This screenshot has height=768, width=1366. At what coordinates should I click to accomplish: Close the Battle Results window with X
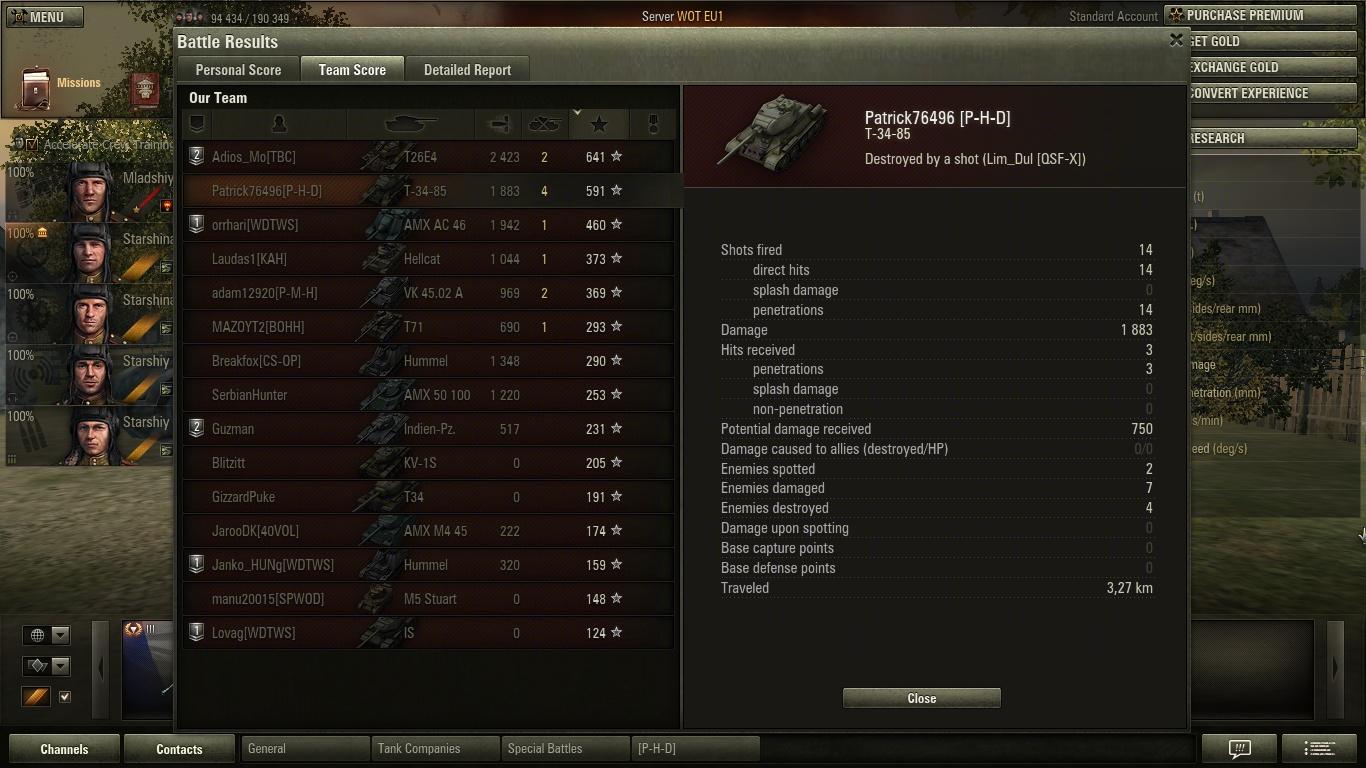coord(1176,40)
